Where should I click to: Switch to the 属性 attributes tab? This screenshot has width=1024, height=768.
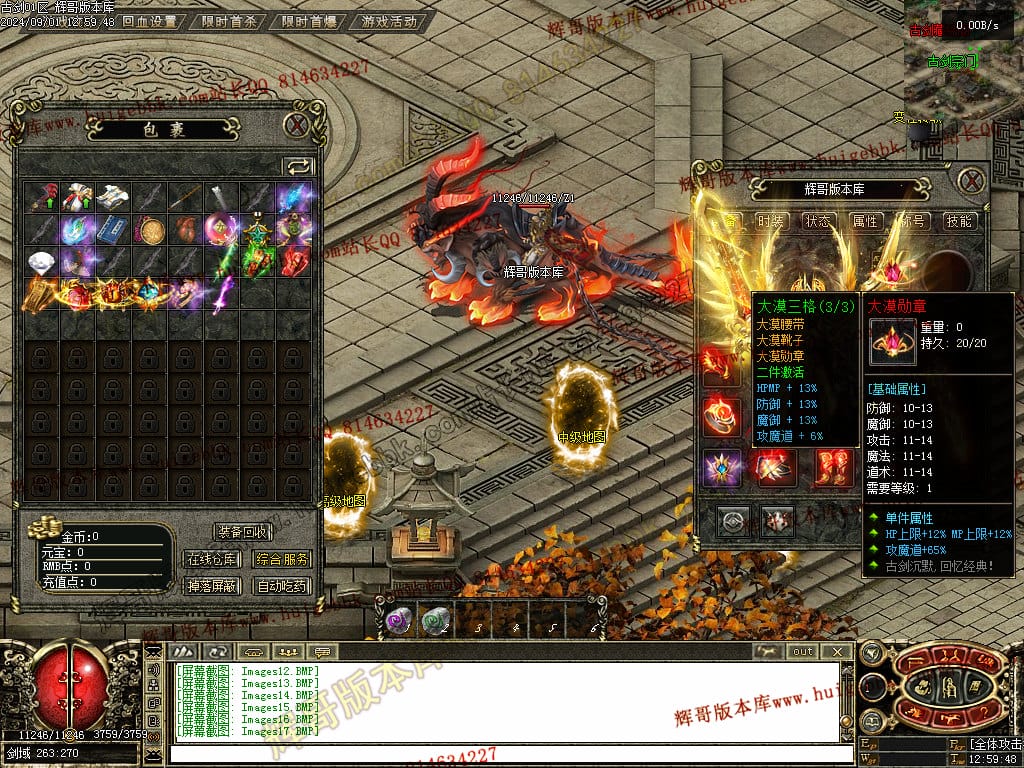pyautogui.click(x=865, y=221)
